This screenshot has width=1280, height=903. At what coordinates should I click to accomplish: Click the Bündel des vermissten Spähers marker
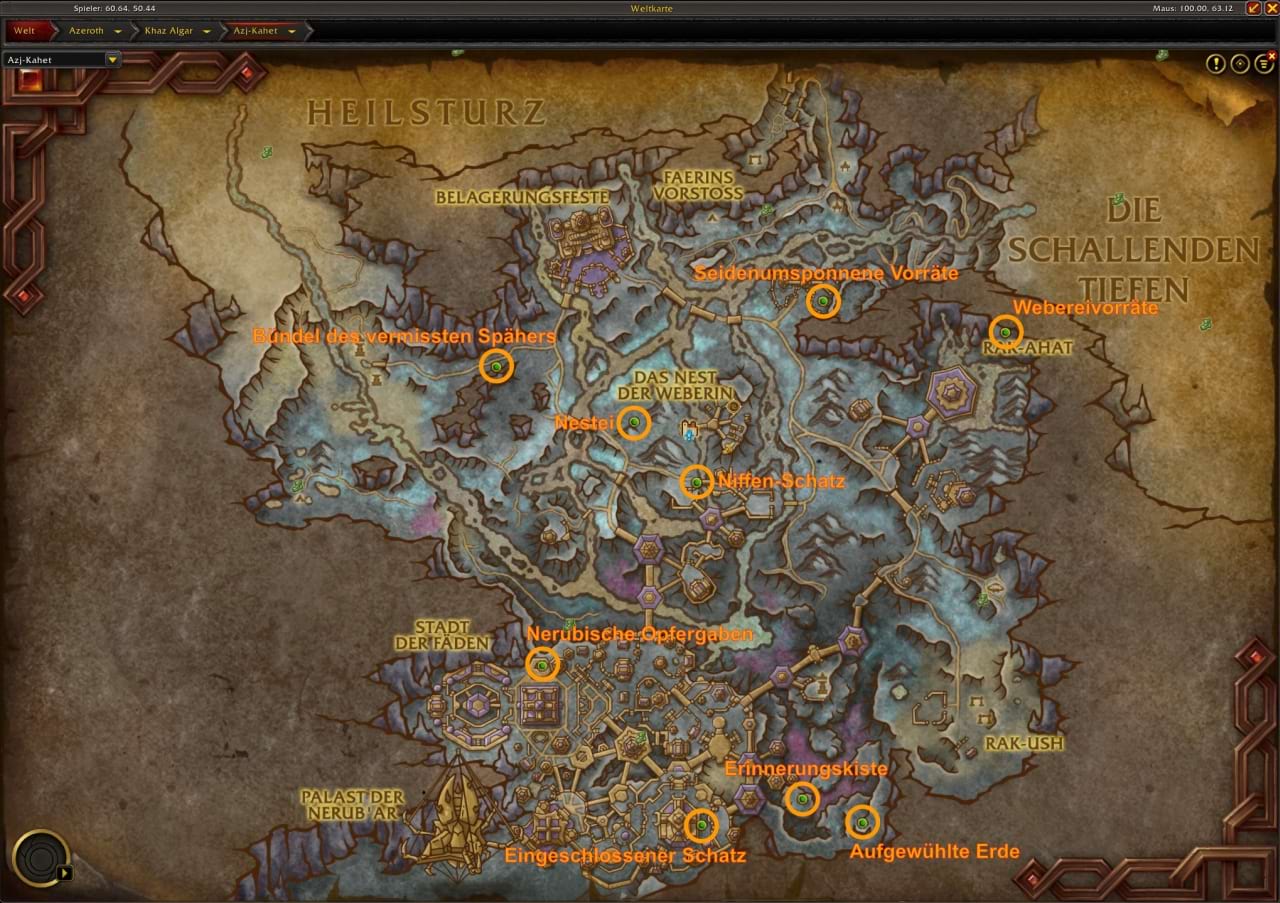[496, 367]
